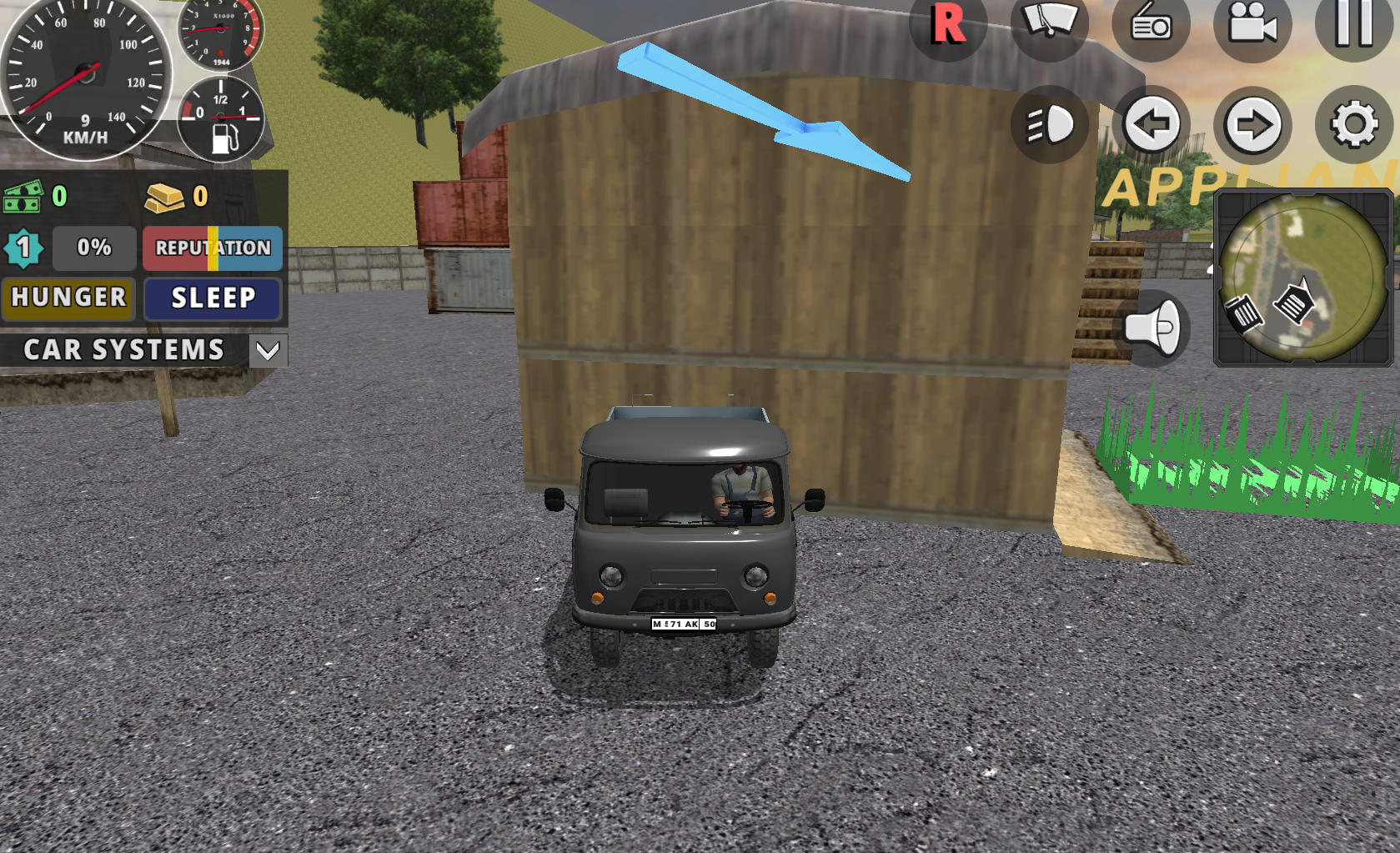Viewport: 1400px width, 853px height.
Task: Open the game settings gear
Action: tap(1352, 123)
